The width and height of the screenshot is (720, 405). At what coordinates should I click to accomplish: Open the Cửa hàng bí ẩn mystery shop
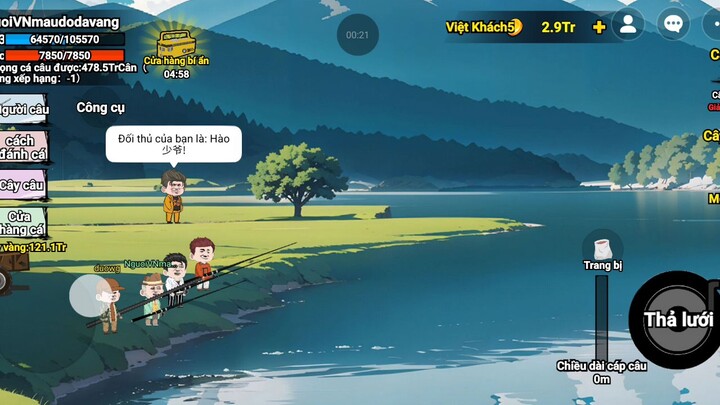[176, 48]
